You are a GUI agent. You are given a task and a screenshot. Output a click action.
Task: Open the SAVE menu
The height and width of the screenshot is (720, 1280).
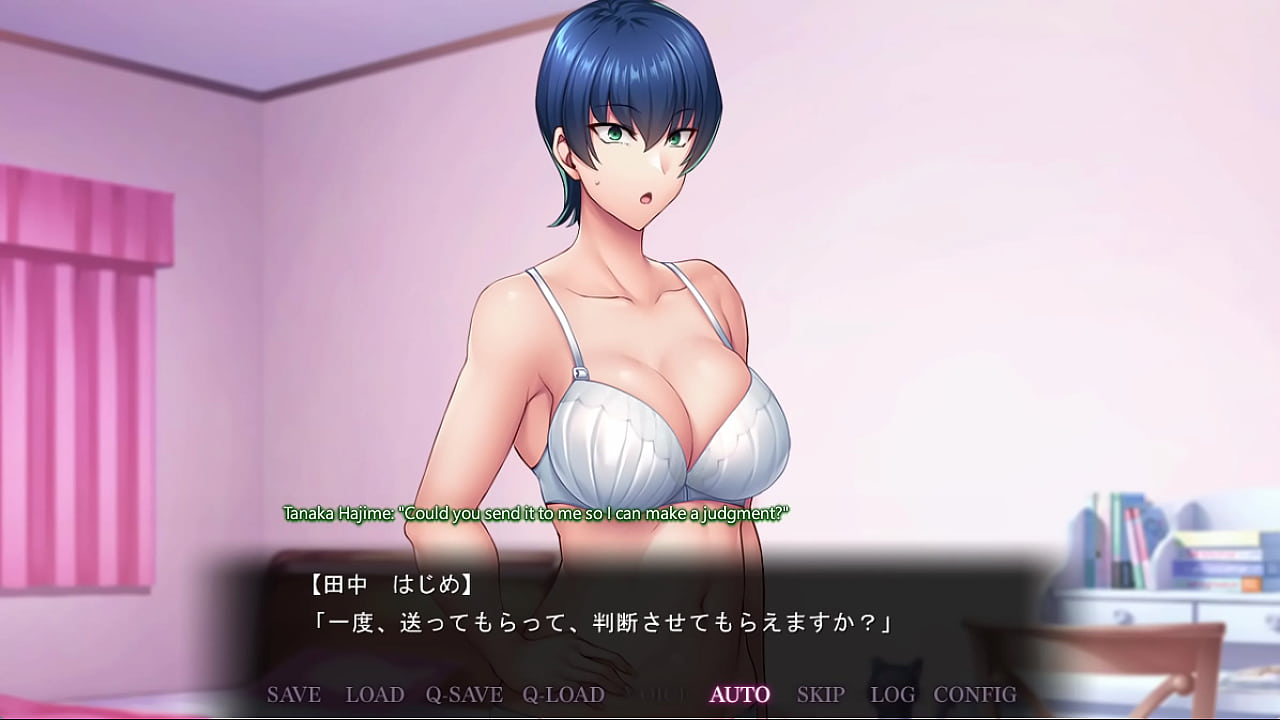[x=294, y=694]
